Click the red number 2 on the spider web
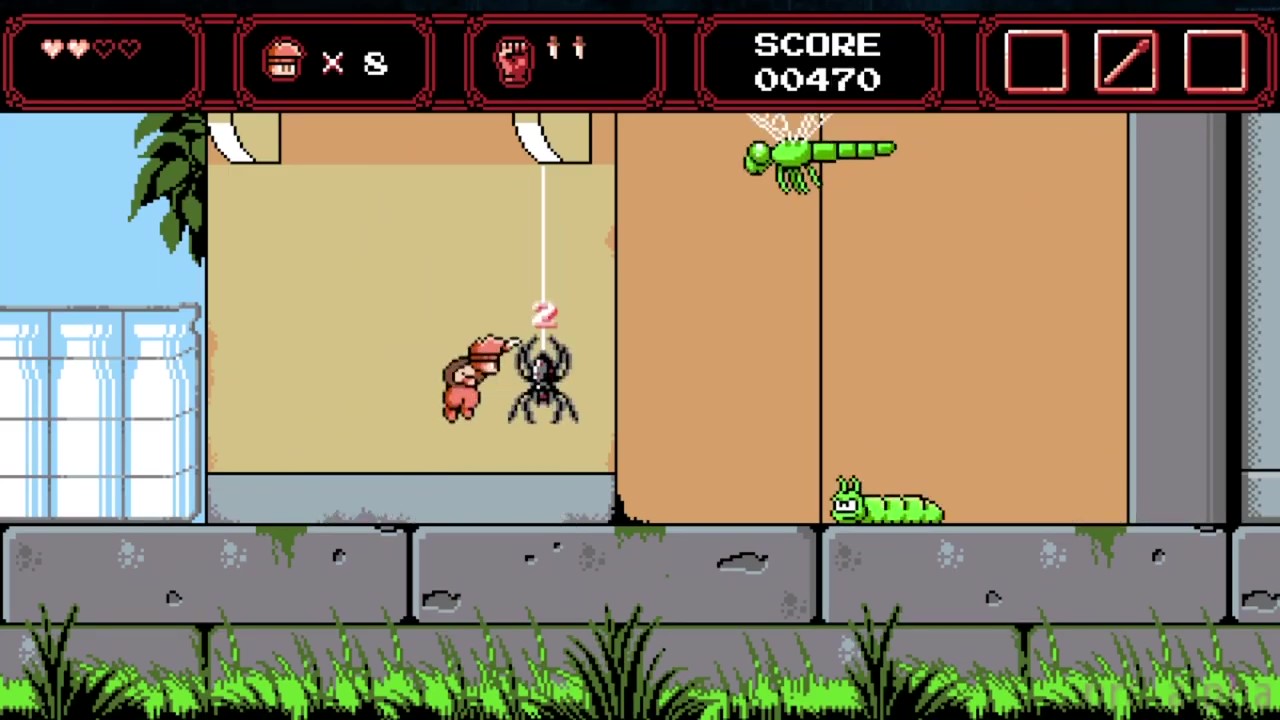 (544, 316)
